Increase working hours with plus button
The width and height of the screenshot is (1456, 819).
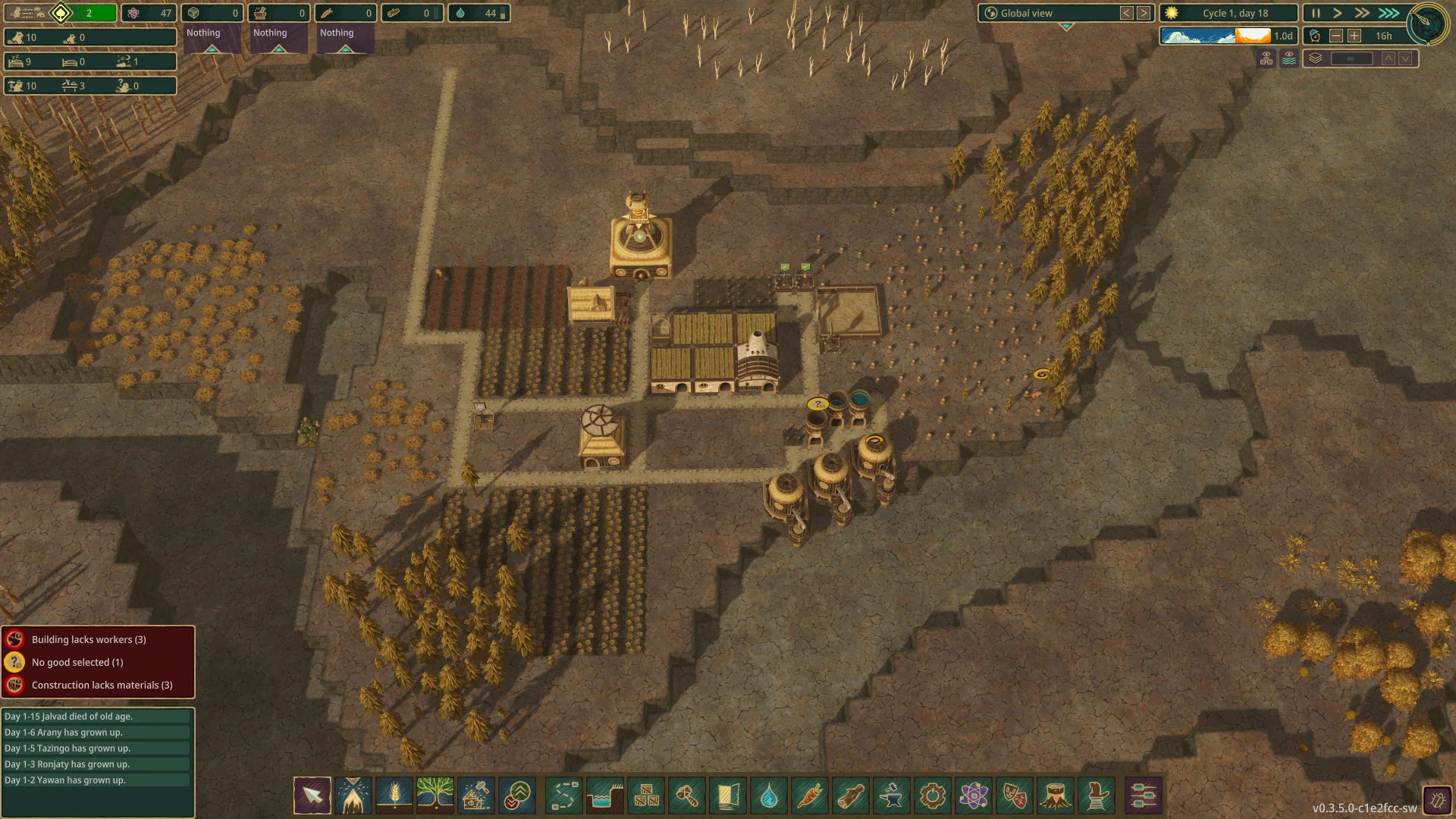1354,36
